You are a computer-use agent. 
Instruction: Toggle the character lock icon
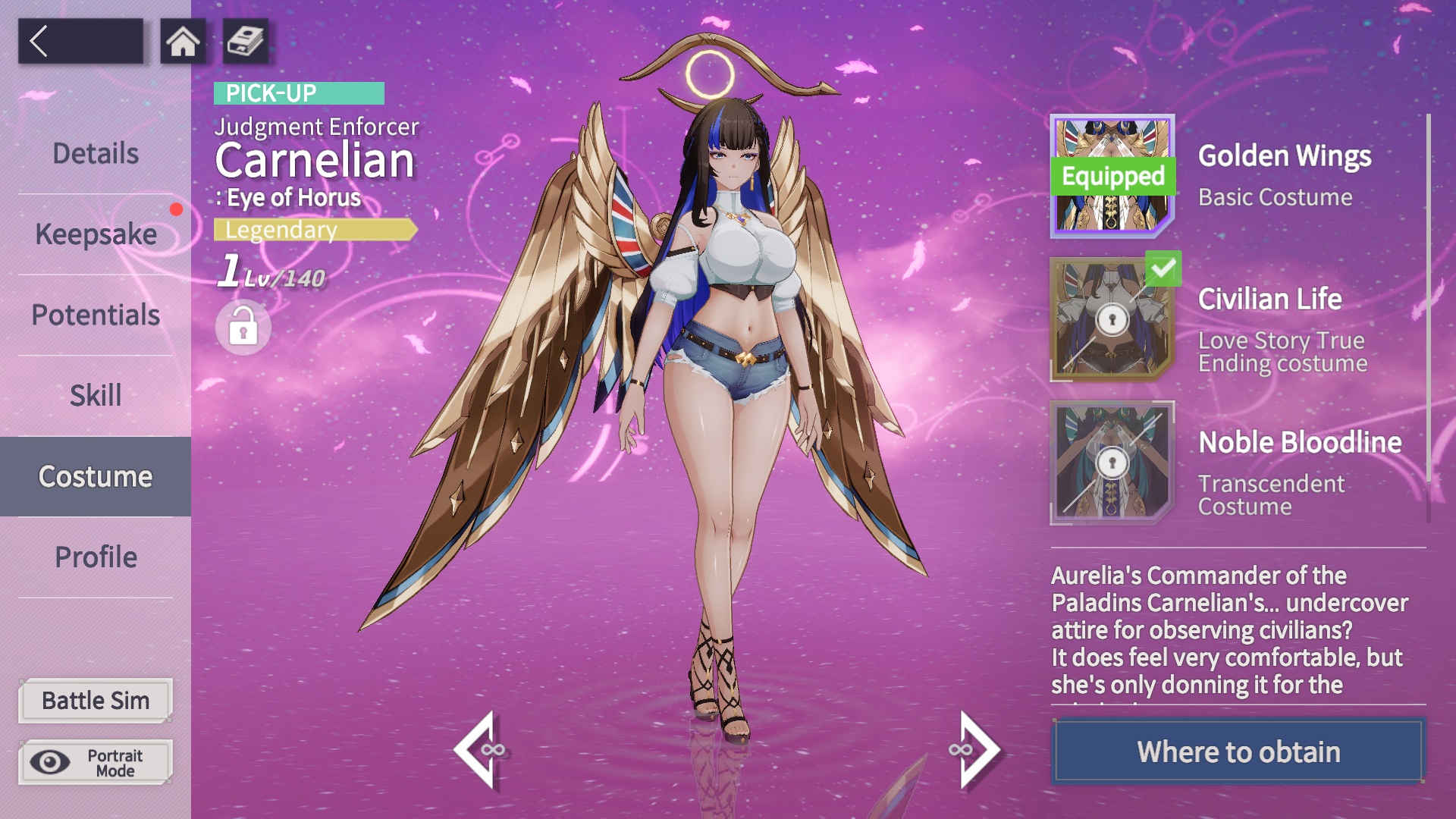(x=243, y=328)
